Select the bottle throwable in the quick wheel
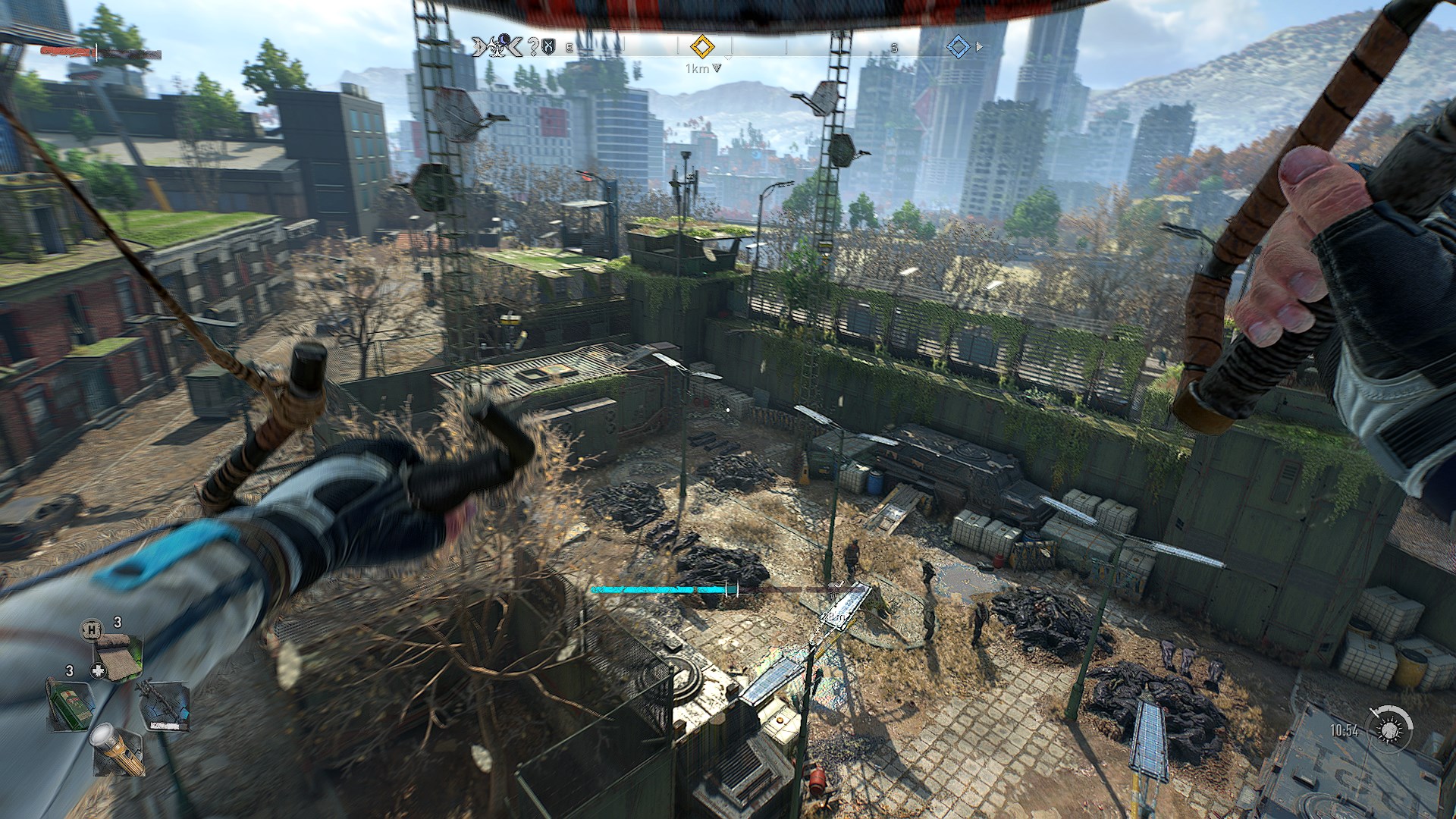Viewport: 1456px width, 819px height. click(70, 704)
